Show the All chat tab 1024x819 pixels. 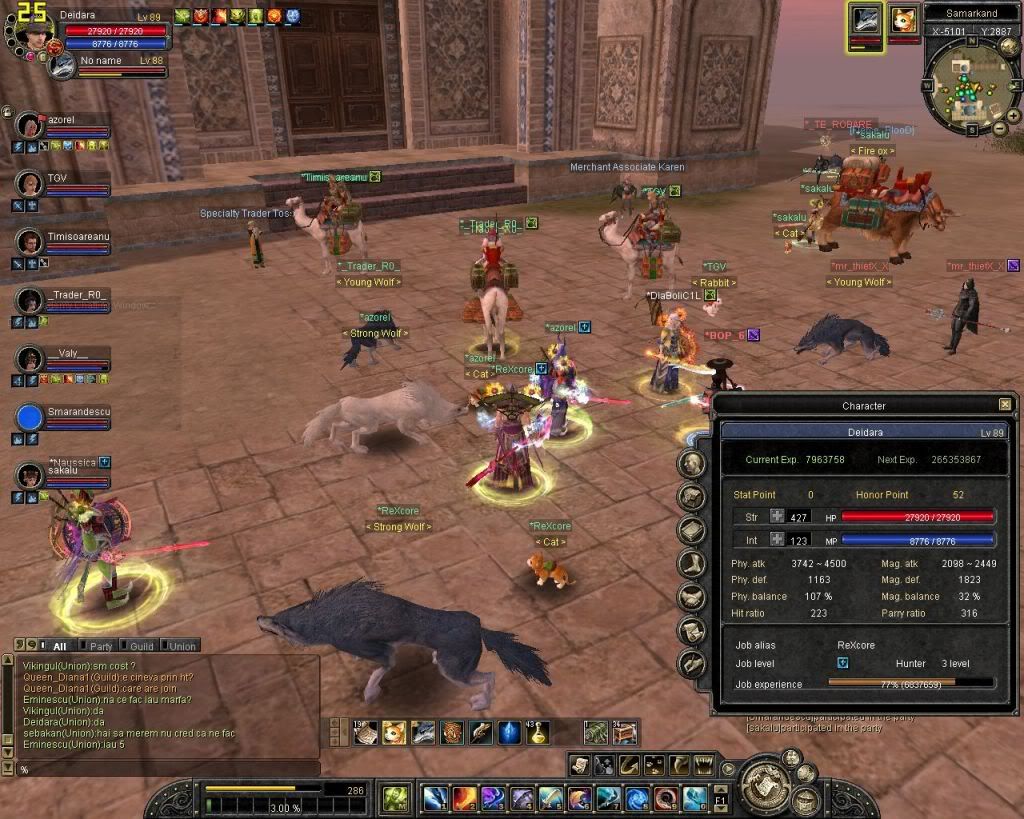[x=56, y=646]
